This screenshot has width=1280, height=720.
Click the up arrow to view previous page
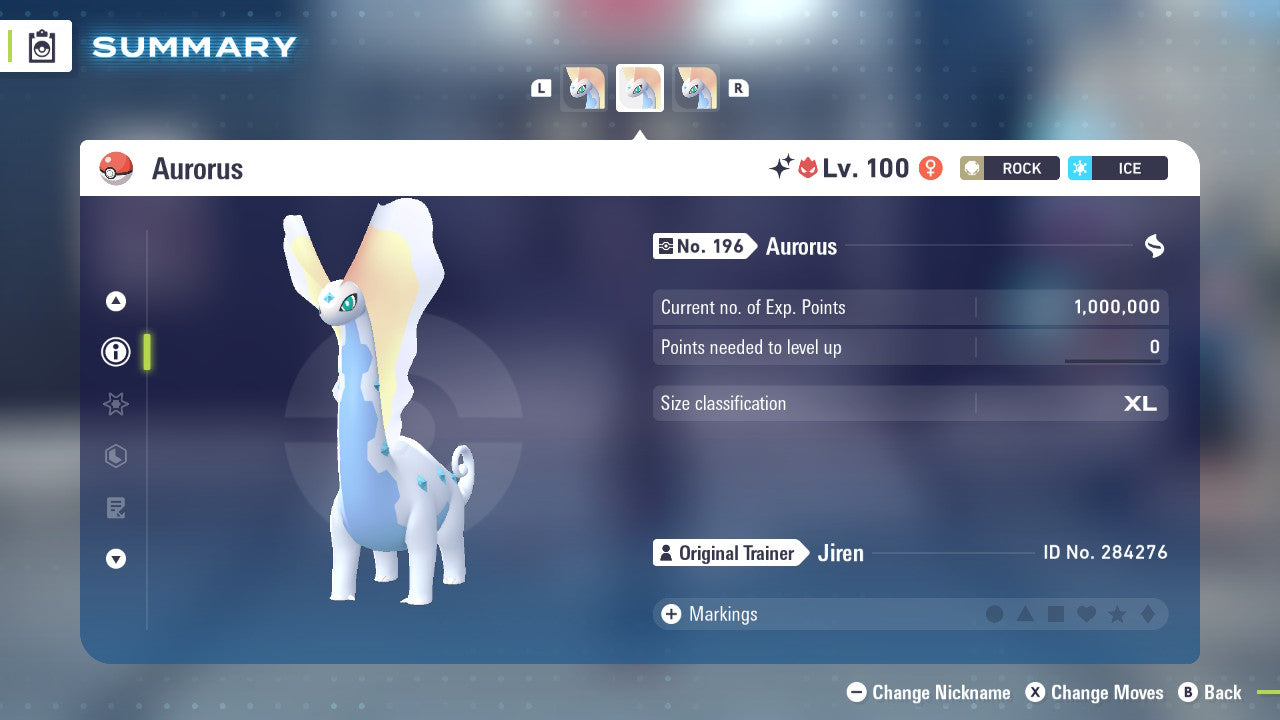click(x=116, y=301)
